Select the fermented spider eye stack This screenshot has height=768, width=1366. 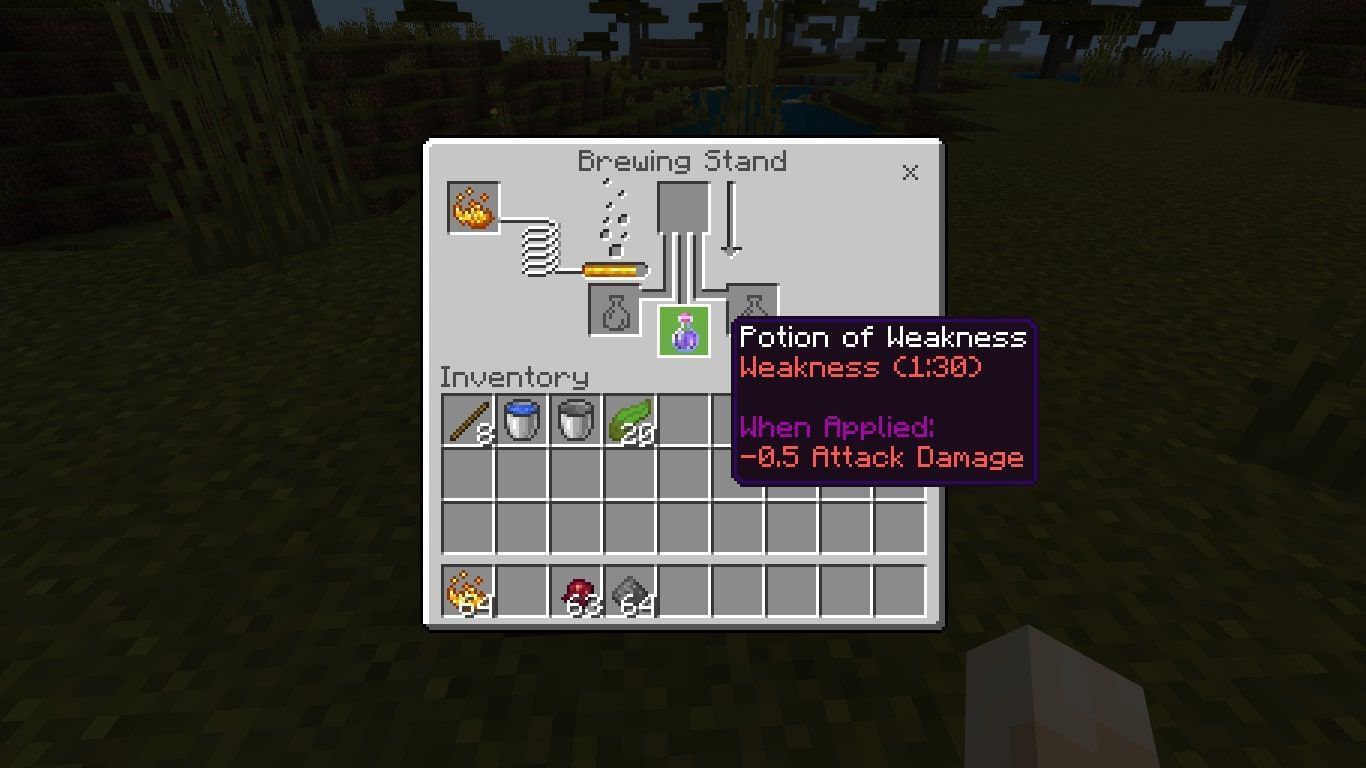pyautogui.click(x=577, y=590)
